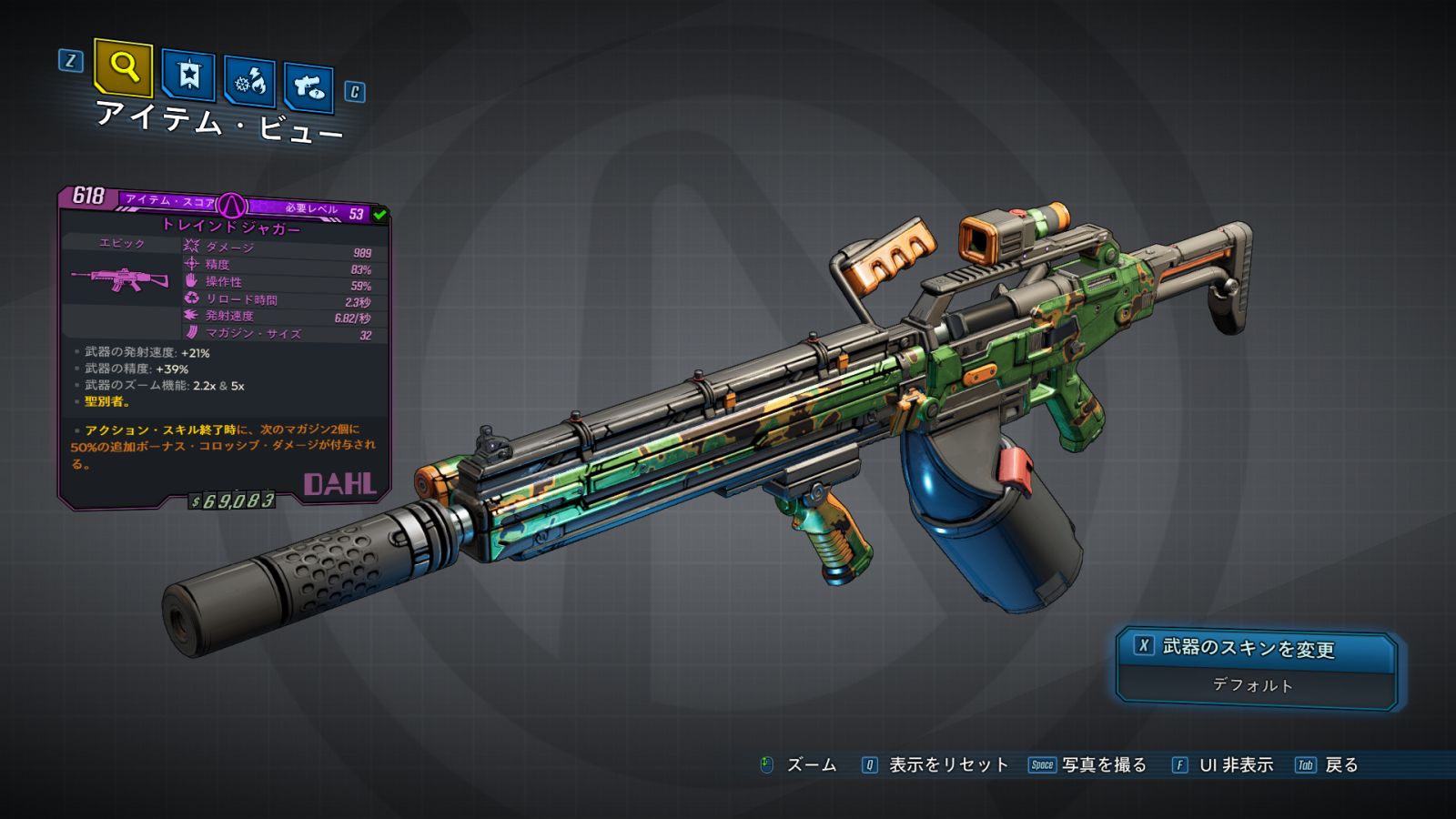This screenshot has width=1456, height=819.
Task: Hide the interface with UI 非表示
Action: [x=1223, y=765]
